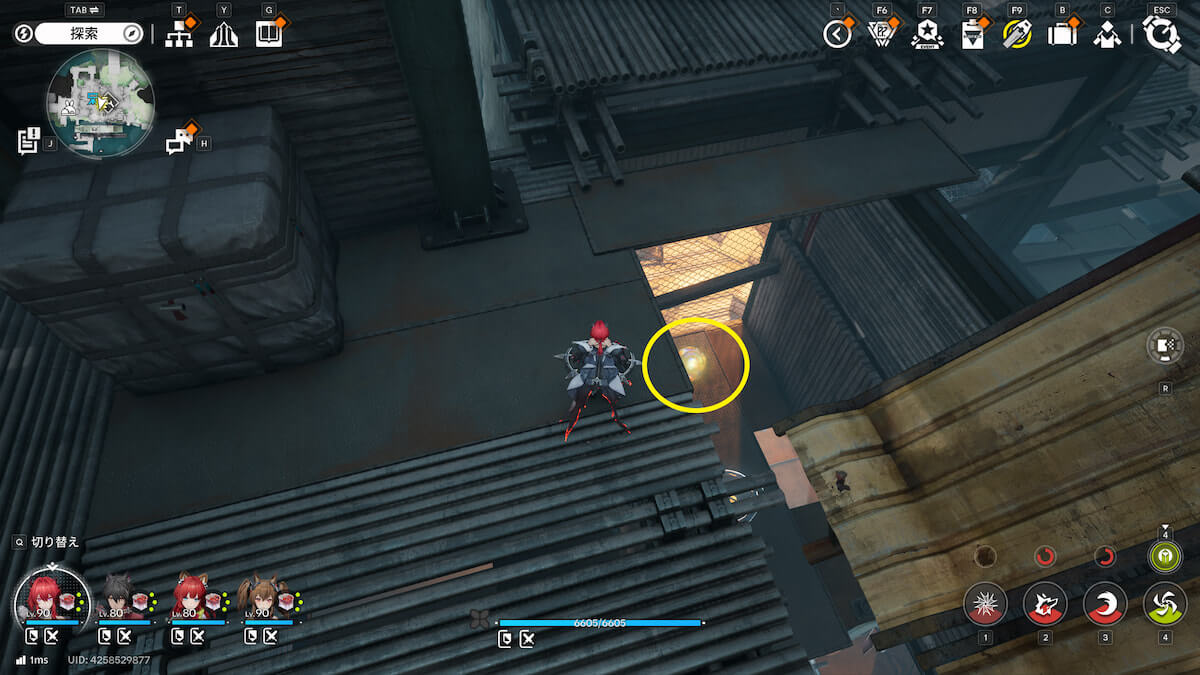Open the hierarchy tree diagram icon
The height and width of the screenshot is (675, 1200).
point(179,34)
